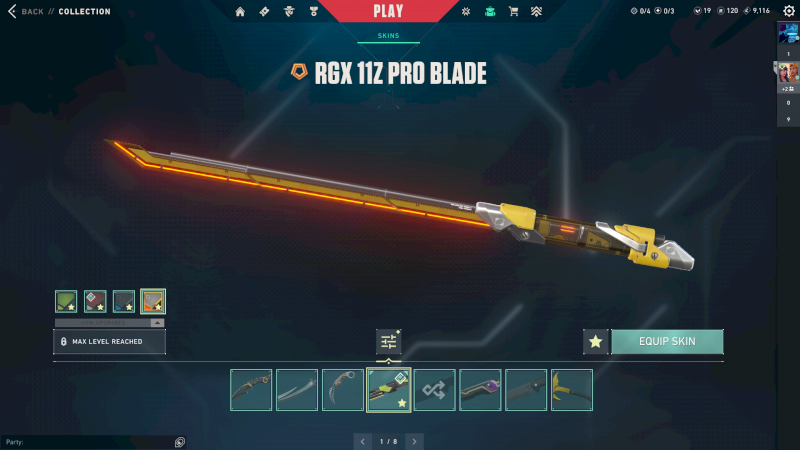Open the home icon in top navigation
The width and height of the screenshot is (800, 450).
pos(240,12)
